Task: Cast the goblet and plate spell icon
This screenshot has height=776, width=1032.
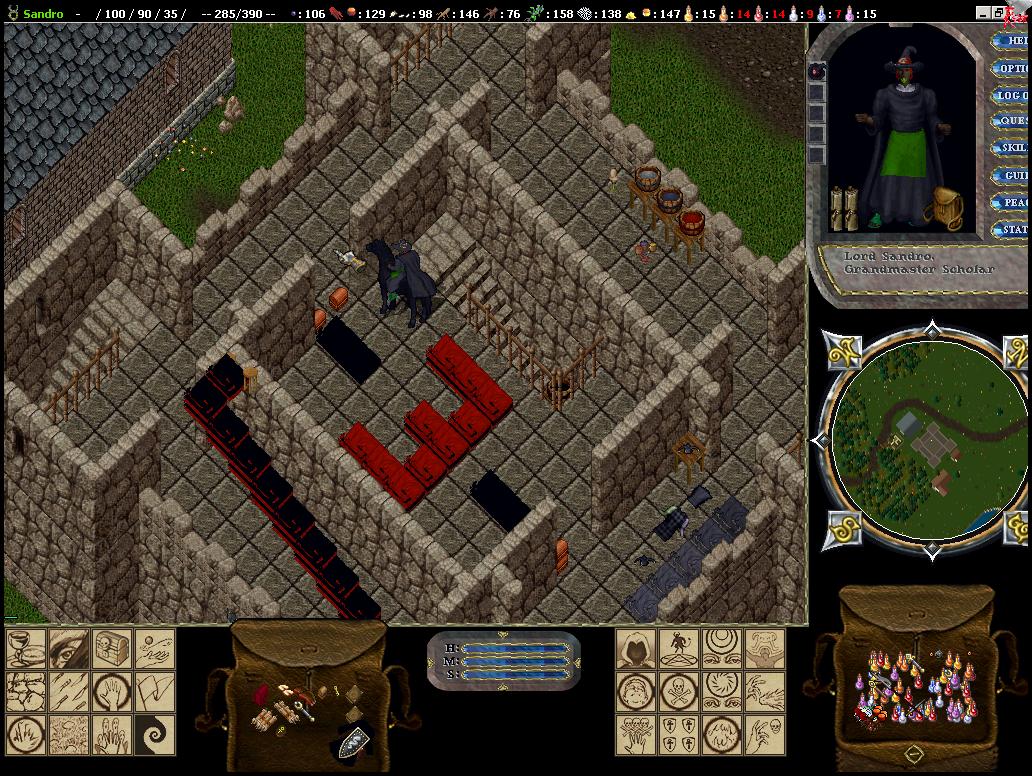Action: coord(26,648)
